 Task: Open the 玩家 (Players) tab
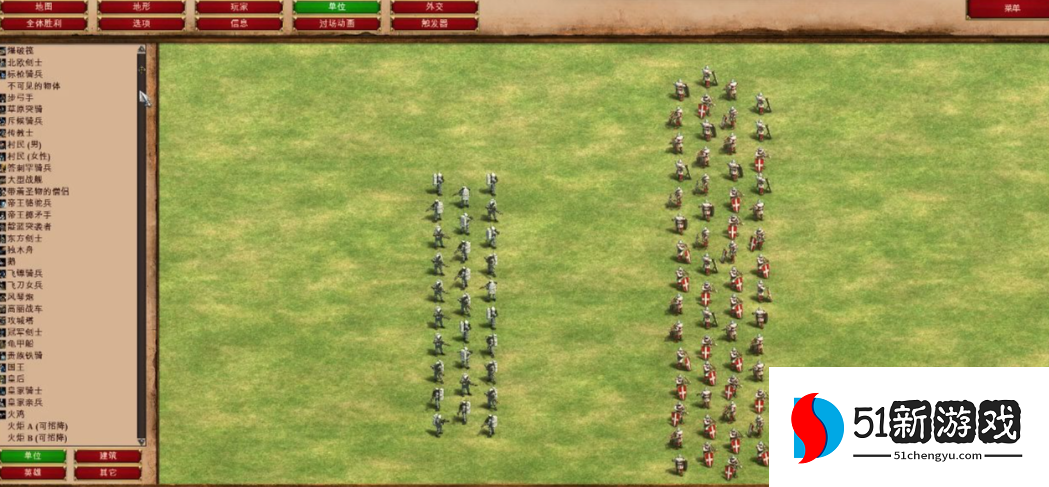click(x=239, y=7)
